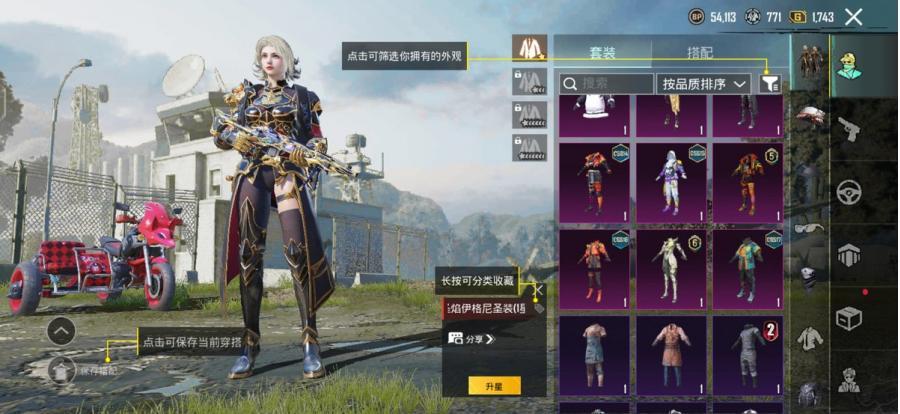Expand the round up-arrow button

tap(61, 331)
